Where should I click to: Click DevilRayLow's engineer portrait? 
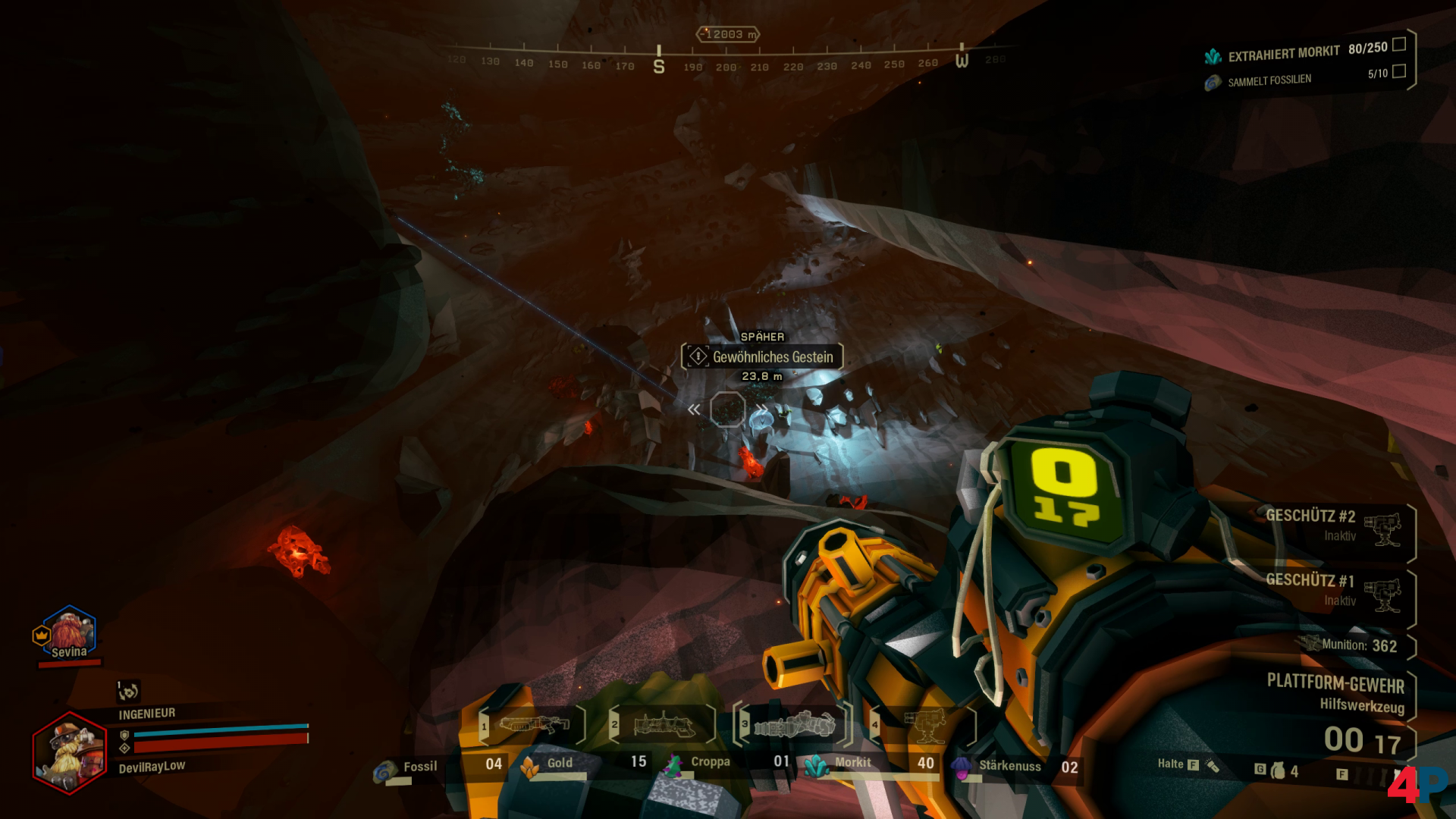[x=70, y=752]
